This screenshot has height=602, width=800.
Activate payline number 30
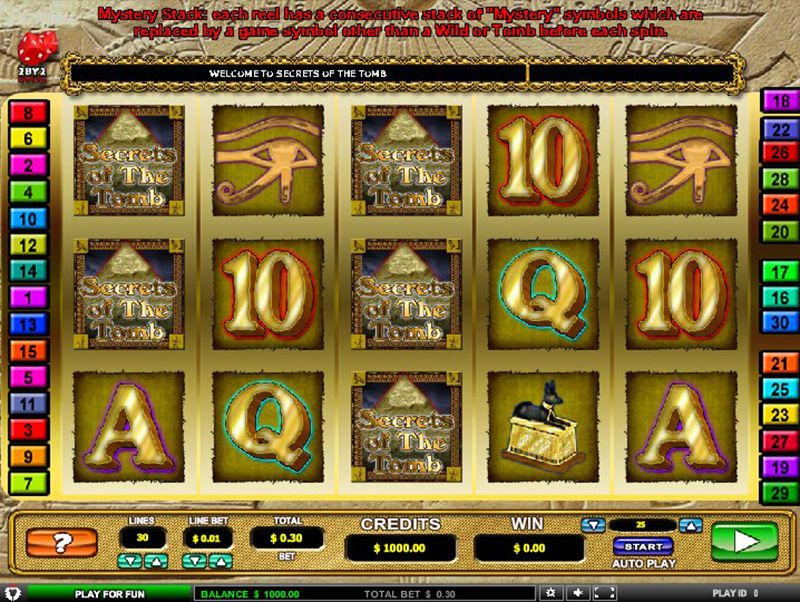point(777,322)
